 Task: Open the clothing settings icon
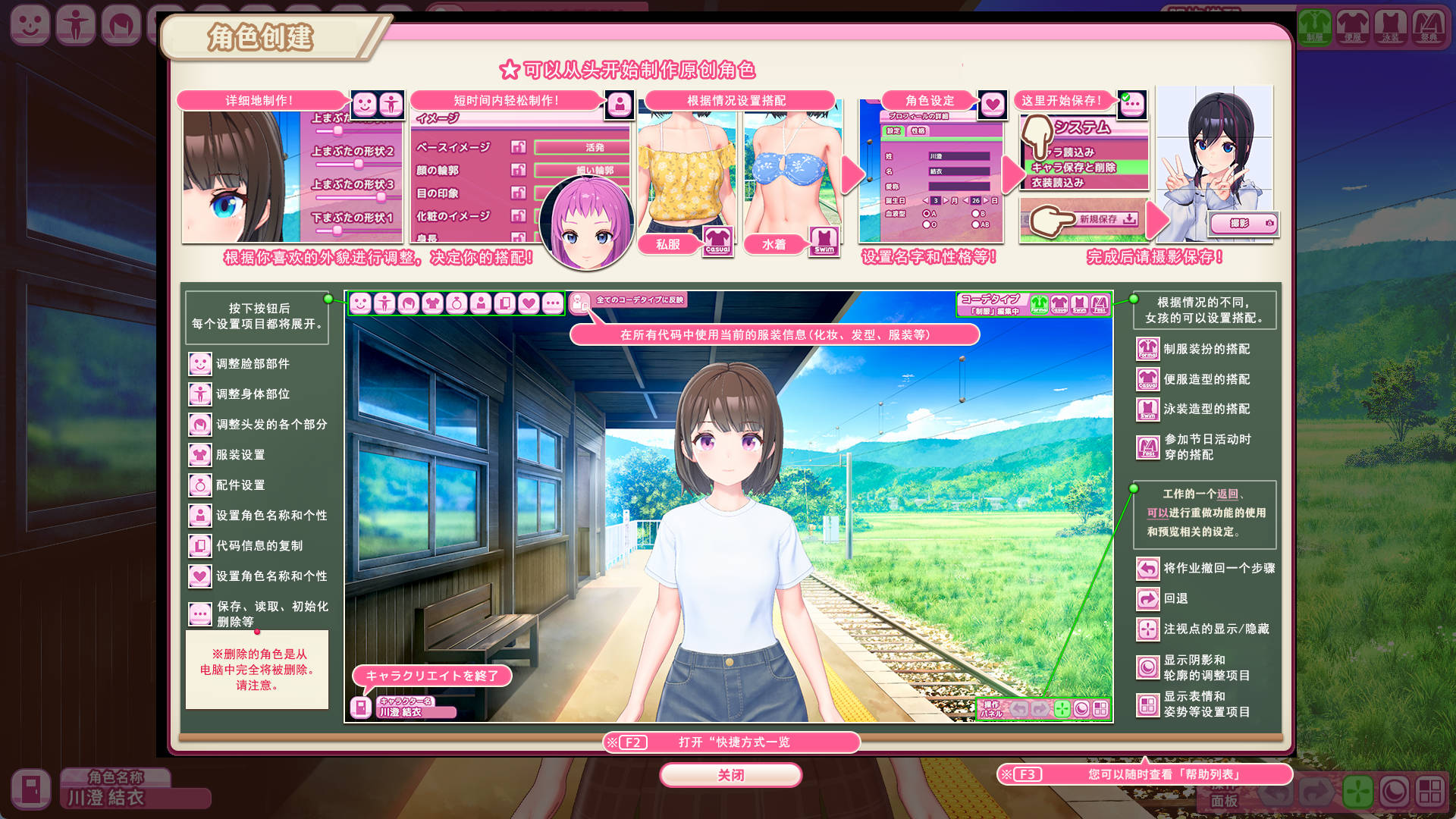coord(434,303)
